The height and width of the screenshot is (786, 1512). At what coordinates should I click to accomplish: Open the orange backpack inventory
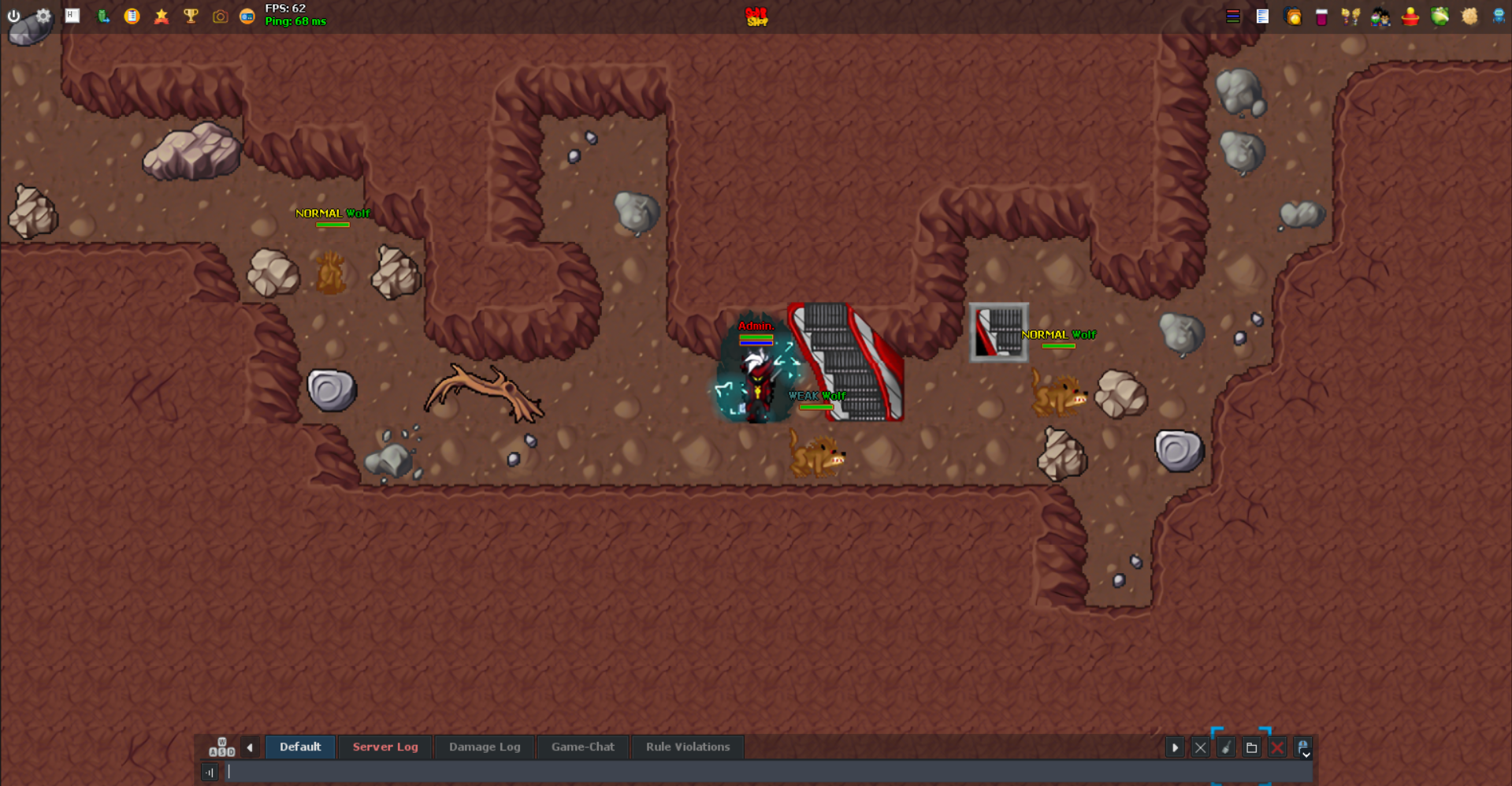coord(1293,17)
